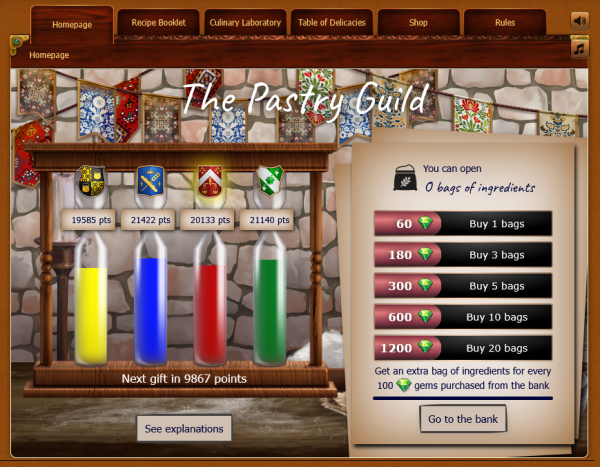The image size is (600, 467).
Task: Buy 1 bags for 60 gems
Action: [462, 224]
